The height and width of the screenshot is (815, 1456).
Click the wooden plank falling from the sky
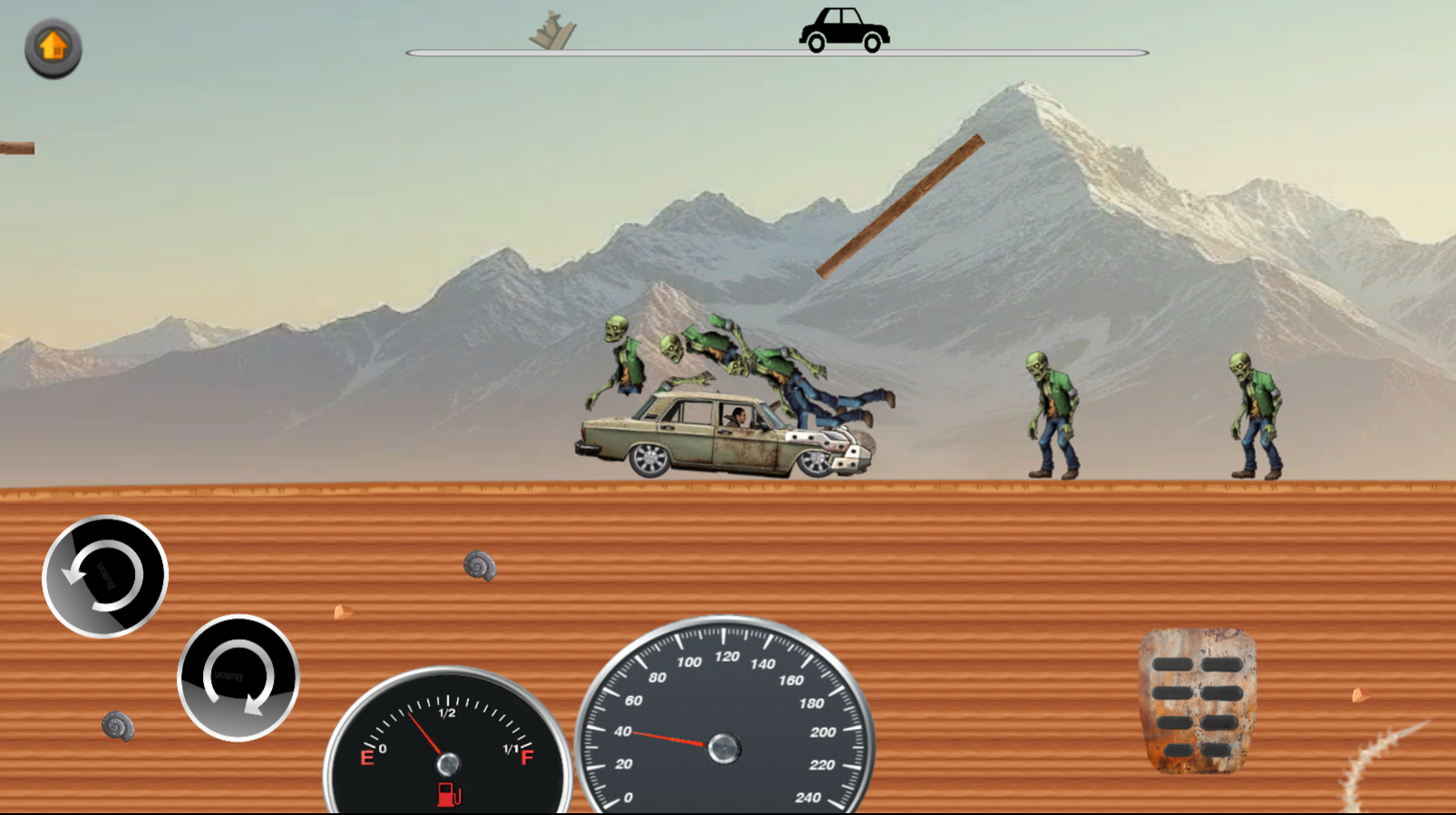[x=902, y=207]
